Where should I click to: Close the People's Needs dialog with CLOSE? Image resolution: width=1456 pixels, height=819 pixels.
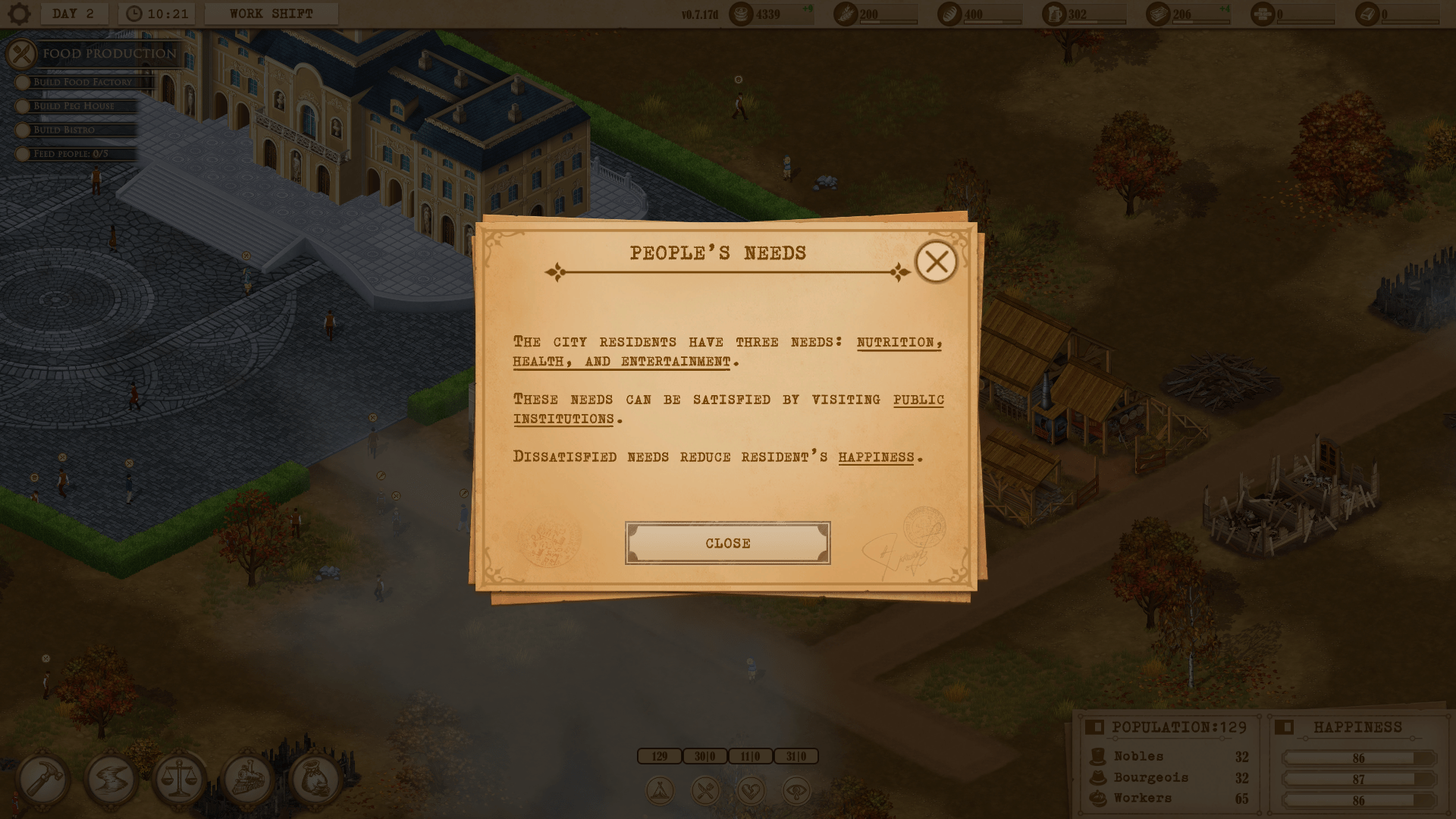pos(727,543)
